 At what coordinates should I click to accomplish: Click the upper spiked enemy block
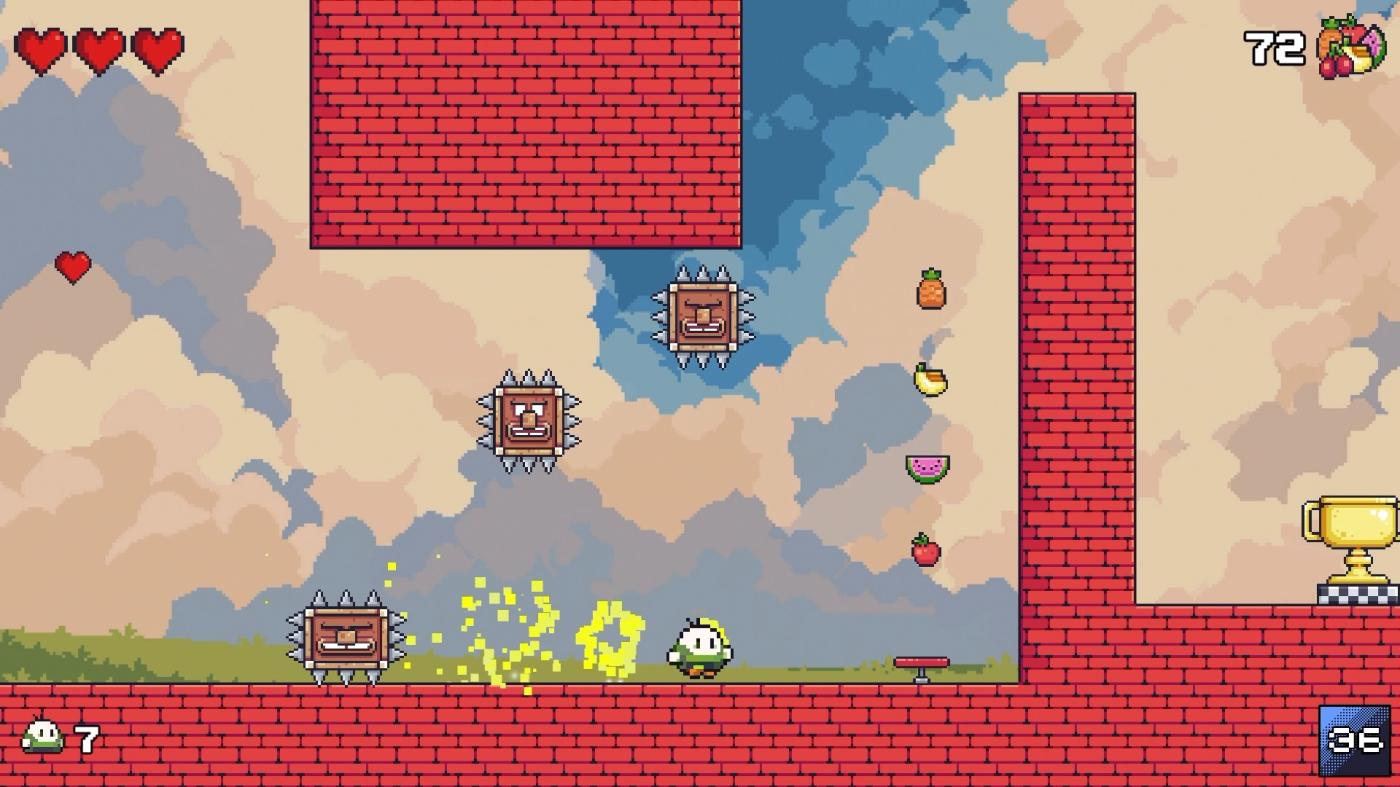705,315
